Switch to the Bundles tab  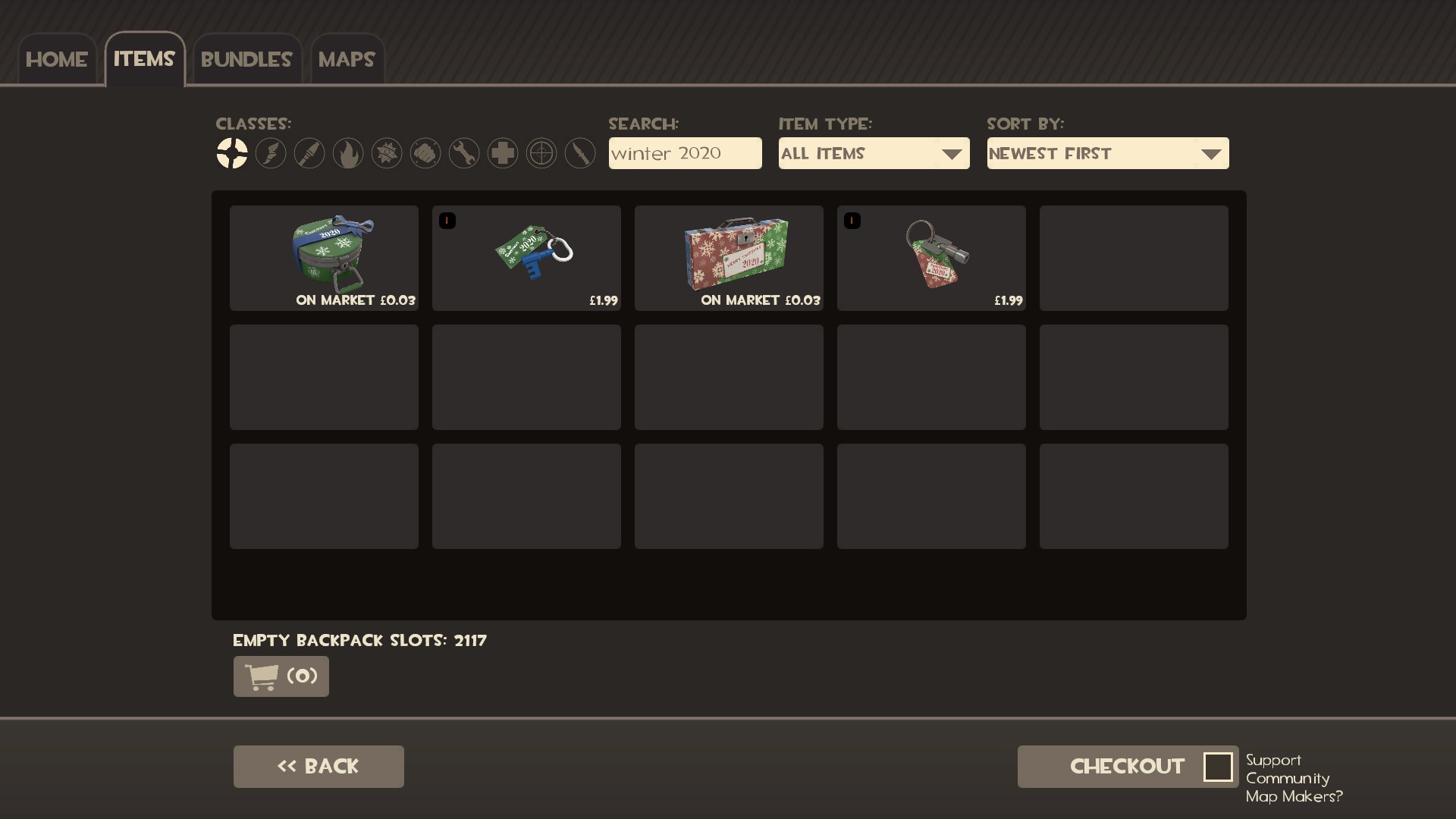[246, 58]
